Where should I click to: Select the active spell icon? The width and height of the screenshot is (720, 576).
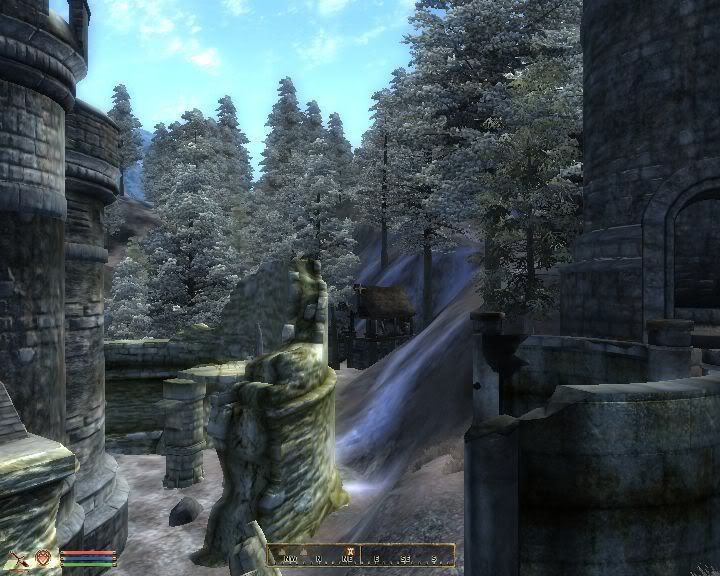pos(43,557)
